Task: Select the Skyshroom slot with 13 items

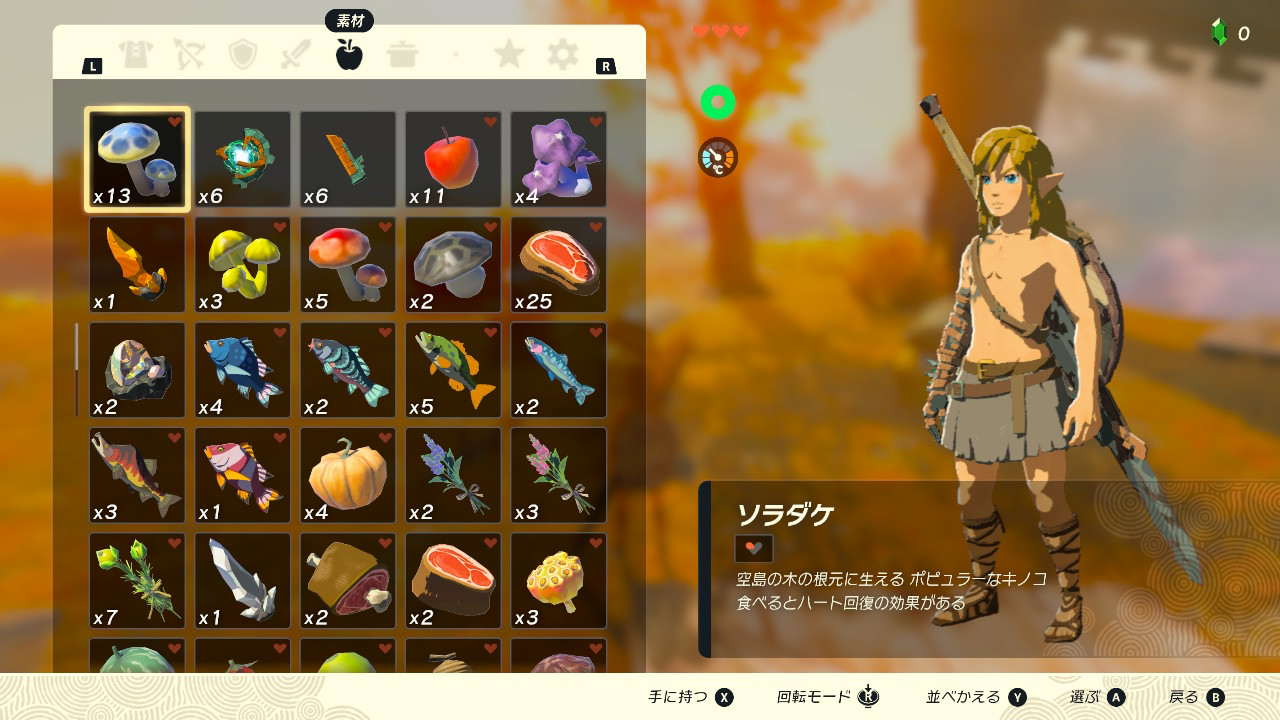Action: (x=137, y=159)
